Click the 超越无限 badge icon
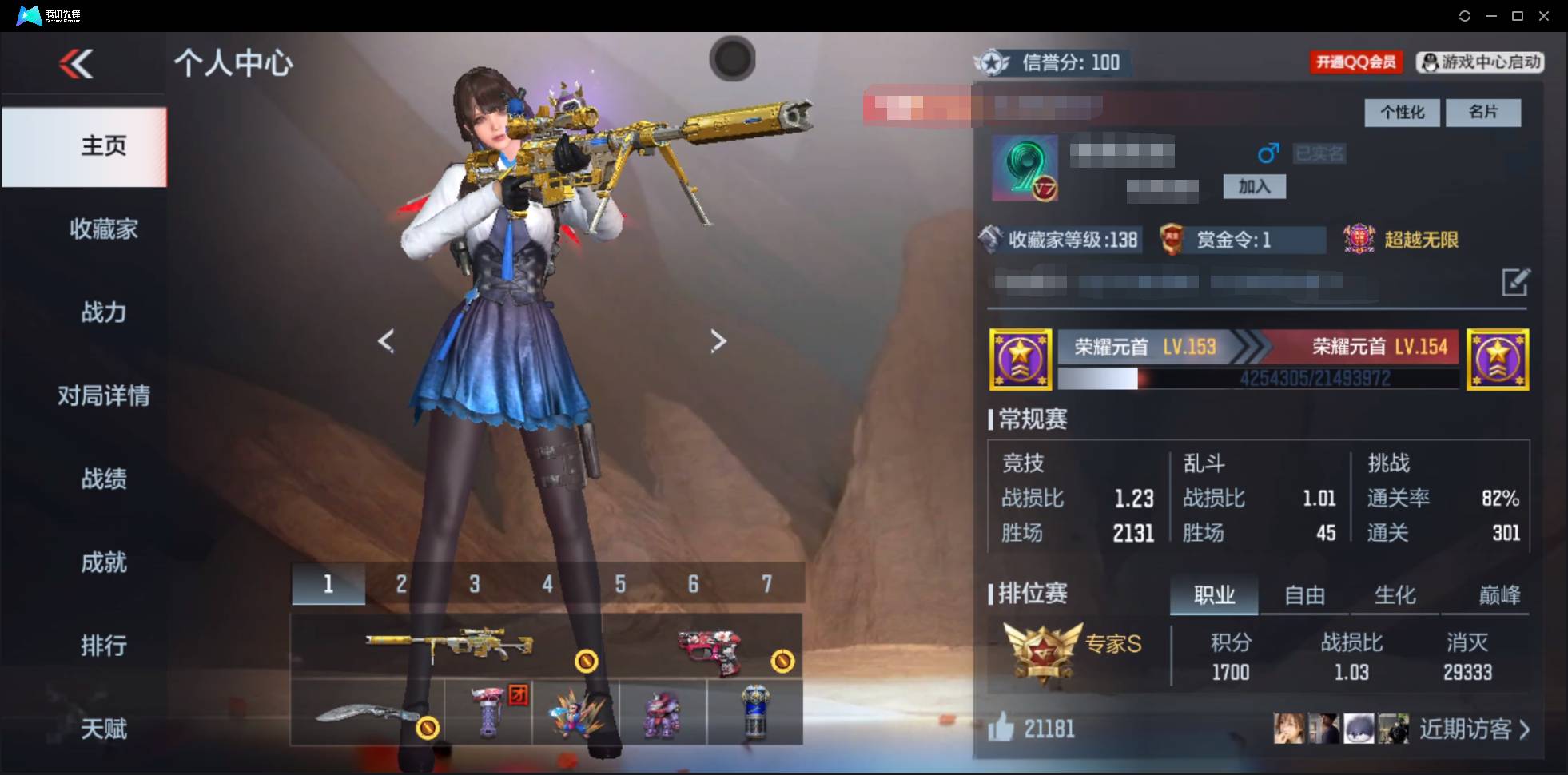Viewport: 1568px width, 775px height. 1359,239
